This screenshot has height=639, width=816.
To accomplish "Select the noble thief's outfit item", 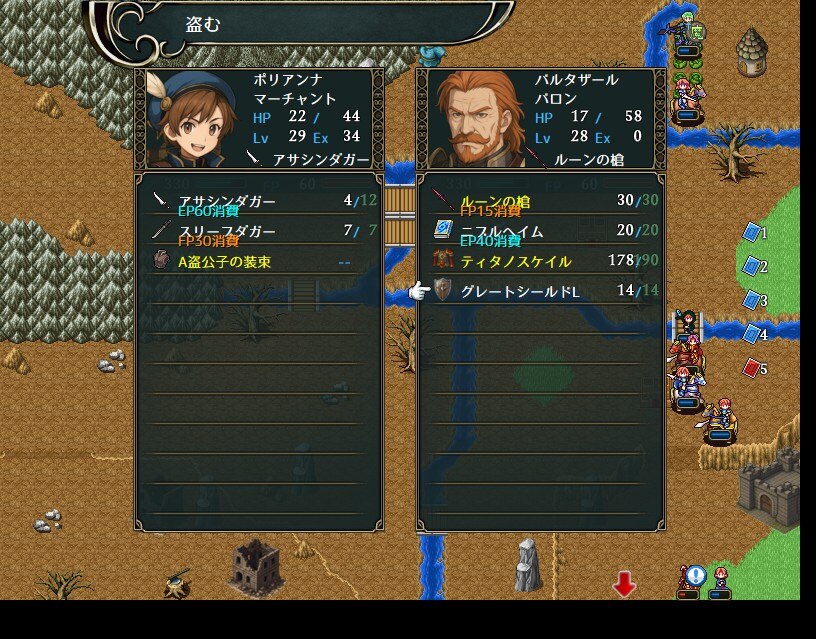I will [x=258, y=261].
